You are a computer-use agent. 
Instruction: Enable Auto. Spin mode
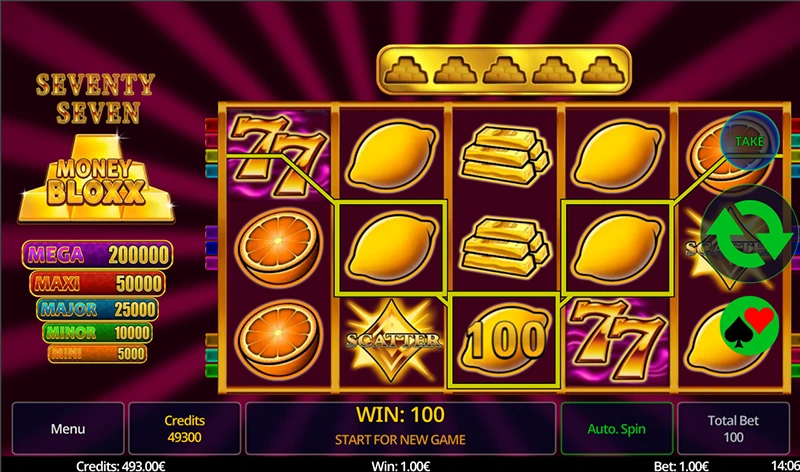tap(617, 429)
